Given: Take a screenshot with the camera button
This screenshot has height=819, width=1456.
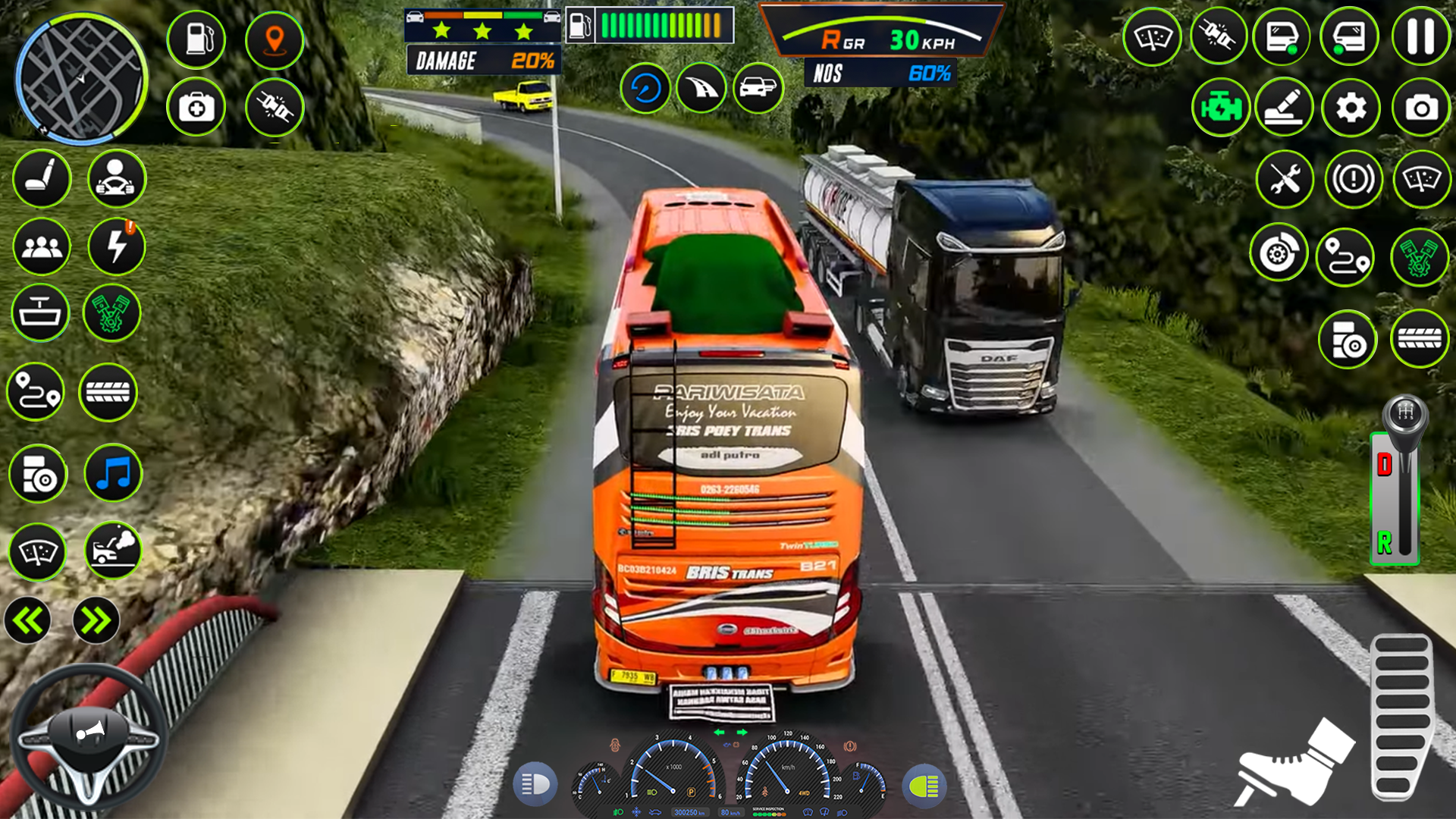Looking at the screenshot, I should click(1420, 108).
